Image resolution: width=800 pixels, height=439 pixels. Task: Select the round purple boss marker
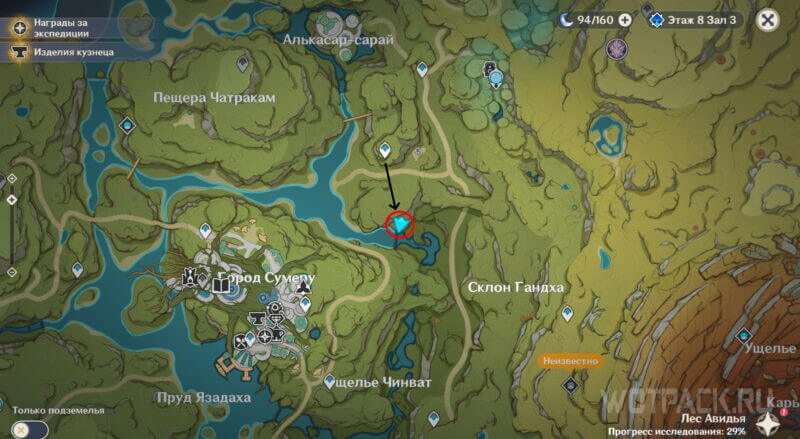point(618,47)
